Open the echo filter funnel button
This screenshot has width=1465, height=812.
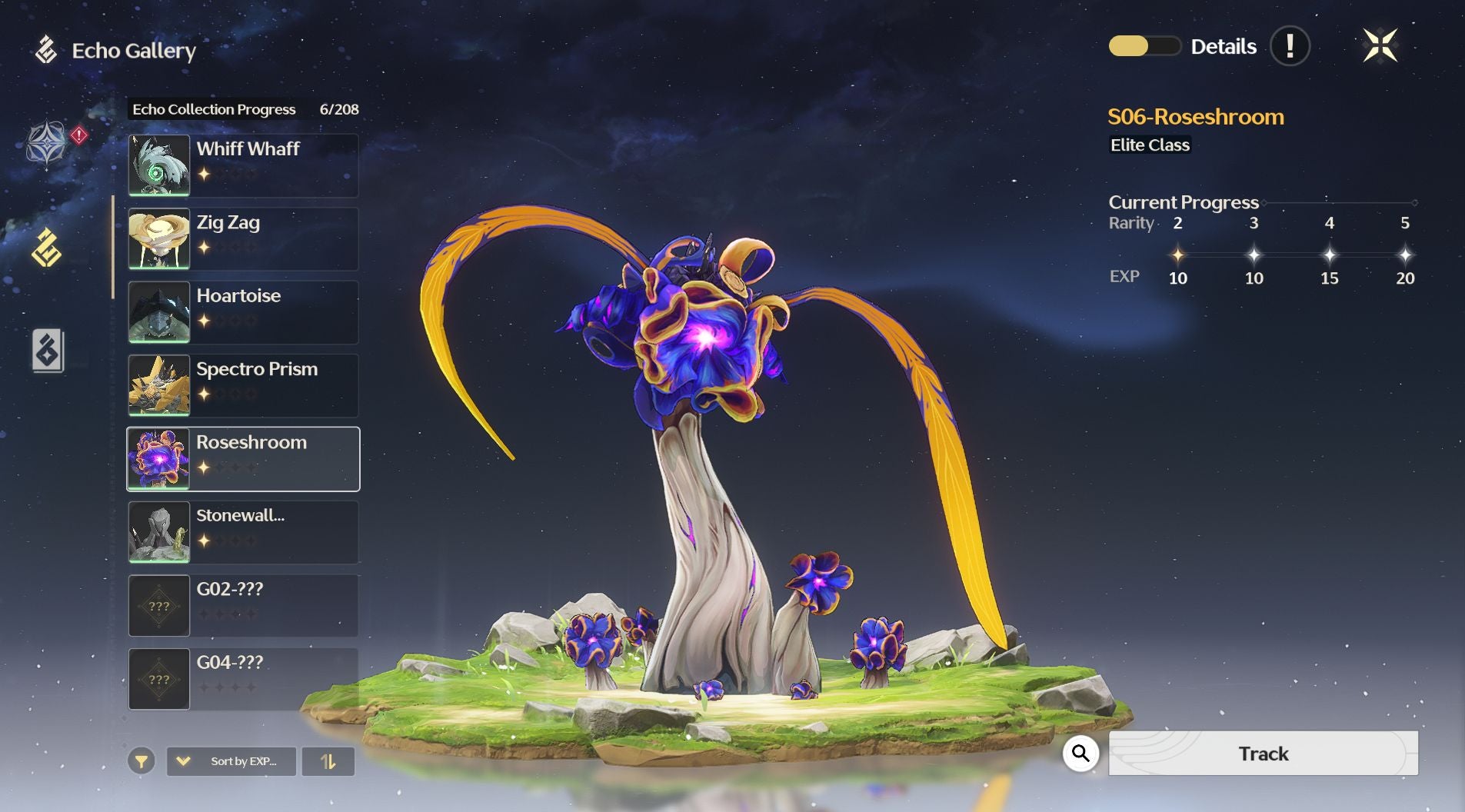[142, 761]
